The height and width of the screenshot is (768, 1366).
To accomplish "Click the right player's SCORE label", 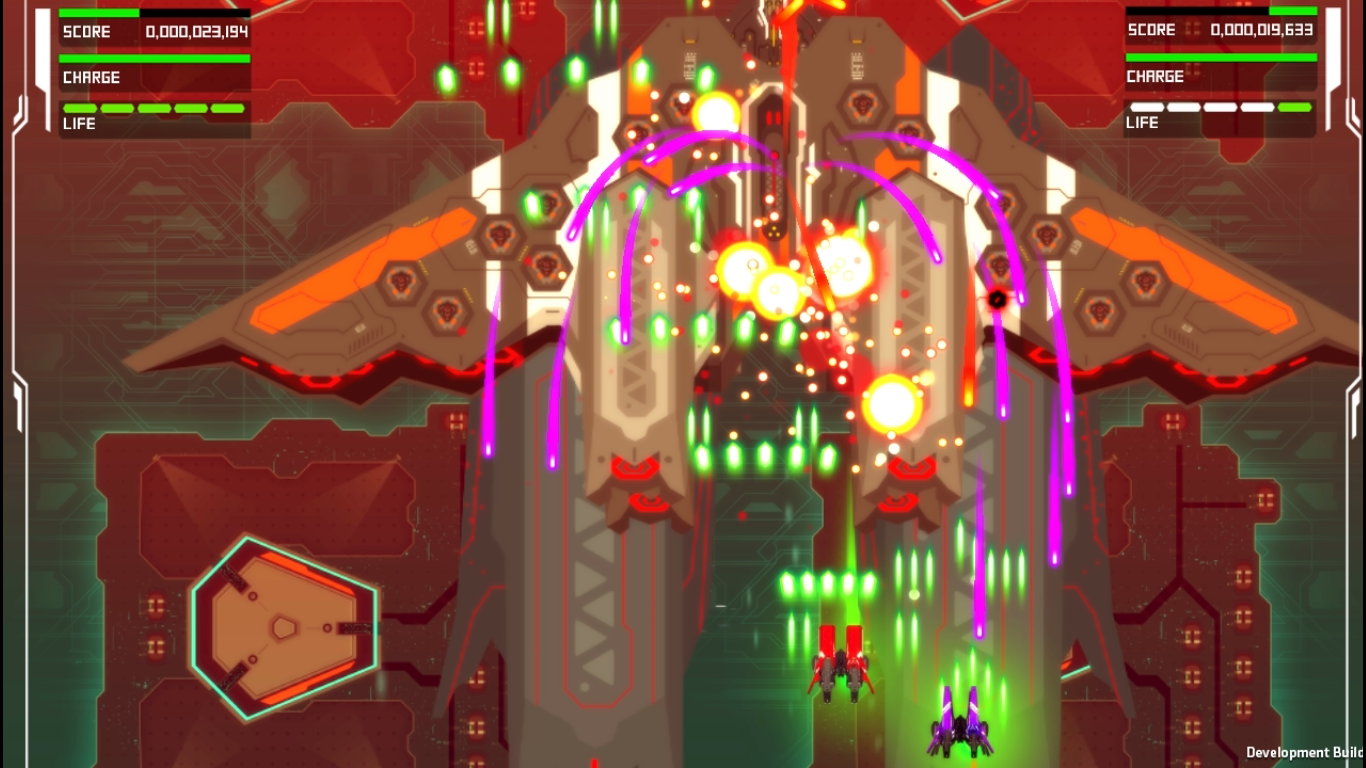I will pos(1150,29).
